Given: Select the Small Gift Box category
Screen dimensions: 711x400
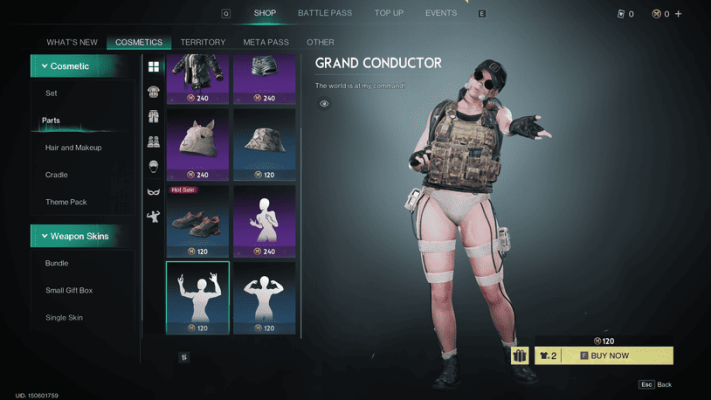Looking at the screenshot, I should pos(69,290).
